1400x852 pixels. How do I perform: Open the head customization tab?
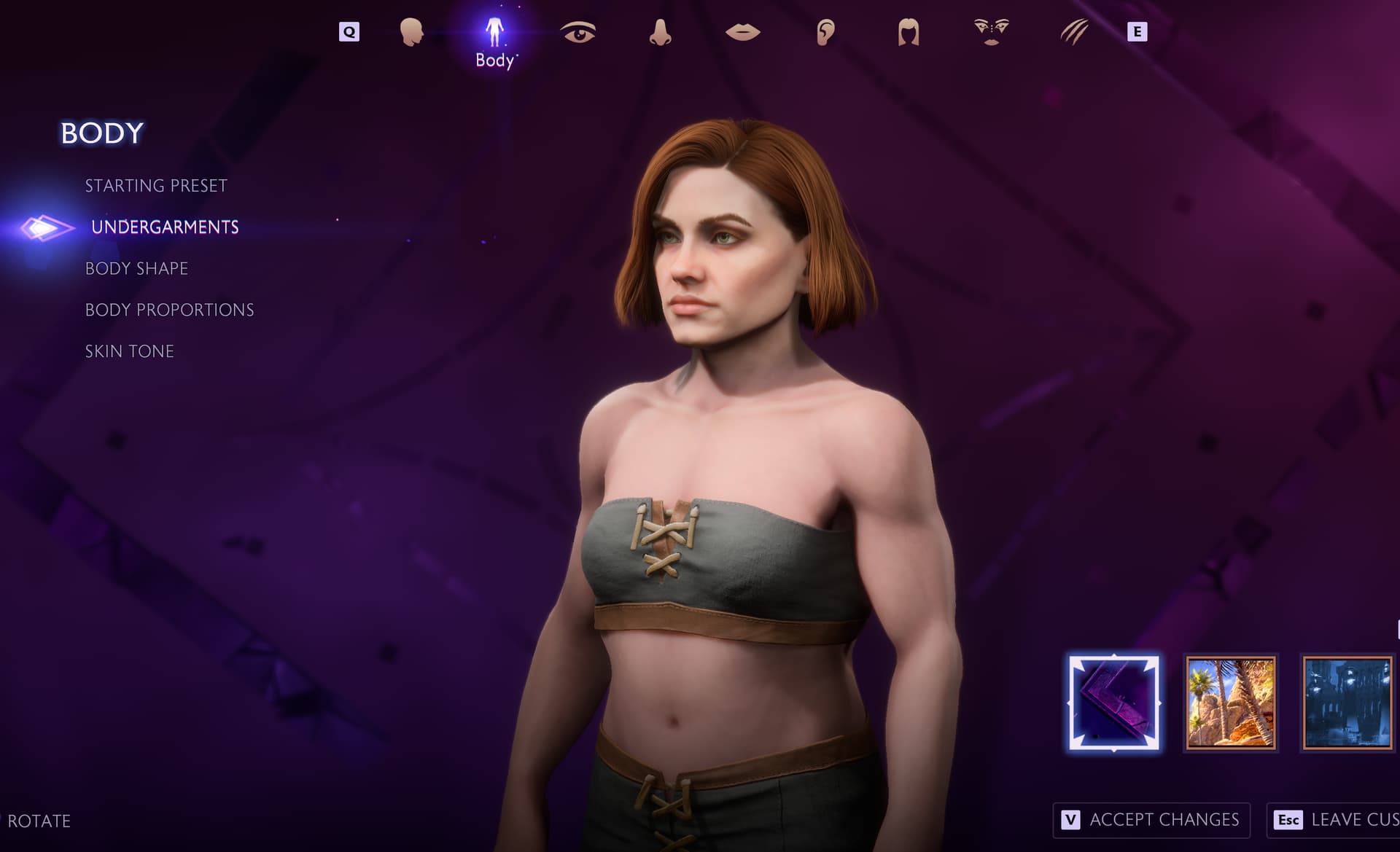[411, 32]
